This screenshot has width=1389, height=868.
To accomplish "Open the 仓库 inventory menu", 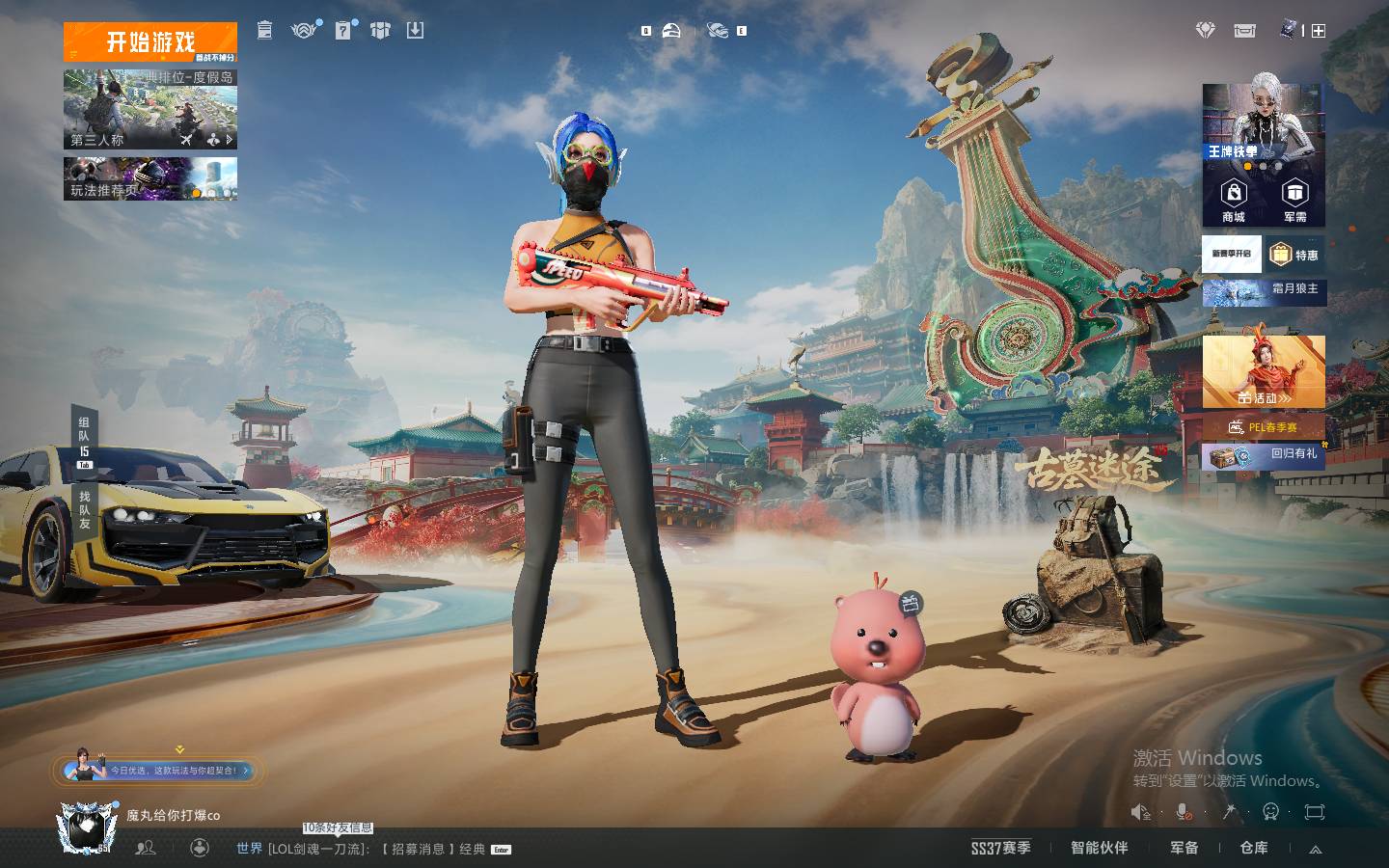I will [1253, 848].
